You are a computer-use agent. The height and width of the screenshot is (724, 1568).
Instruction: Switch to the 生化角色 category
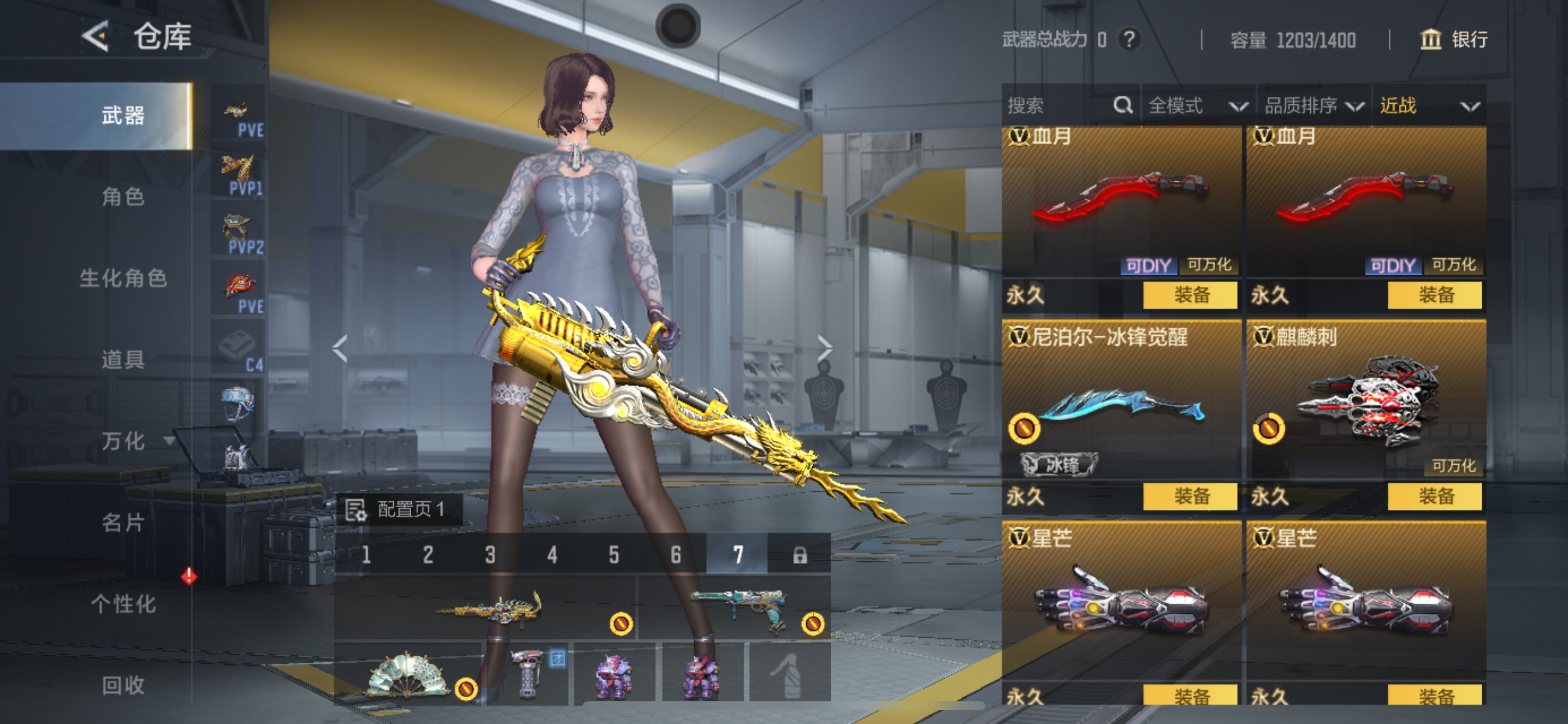click(x=123, y=279)
